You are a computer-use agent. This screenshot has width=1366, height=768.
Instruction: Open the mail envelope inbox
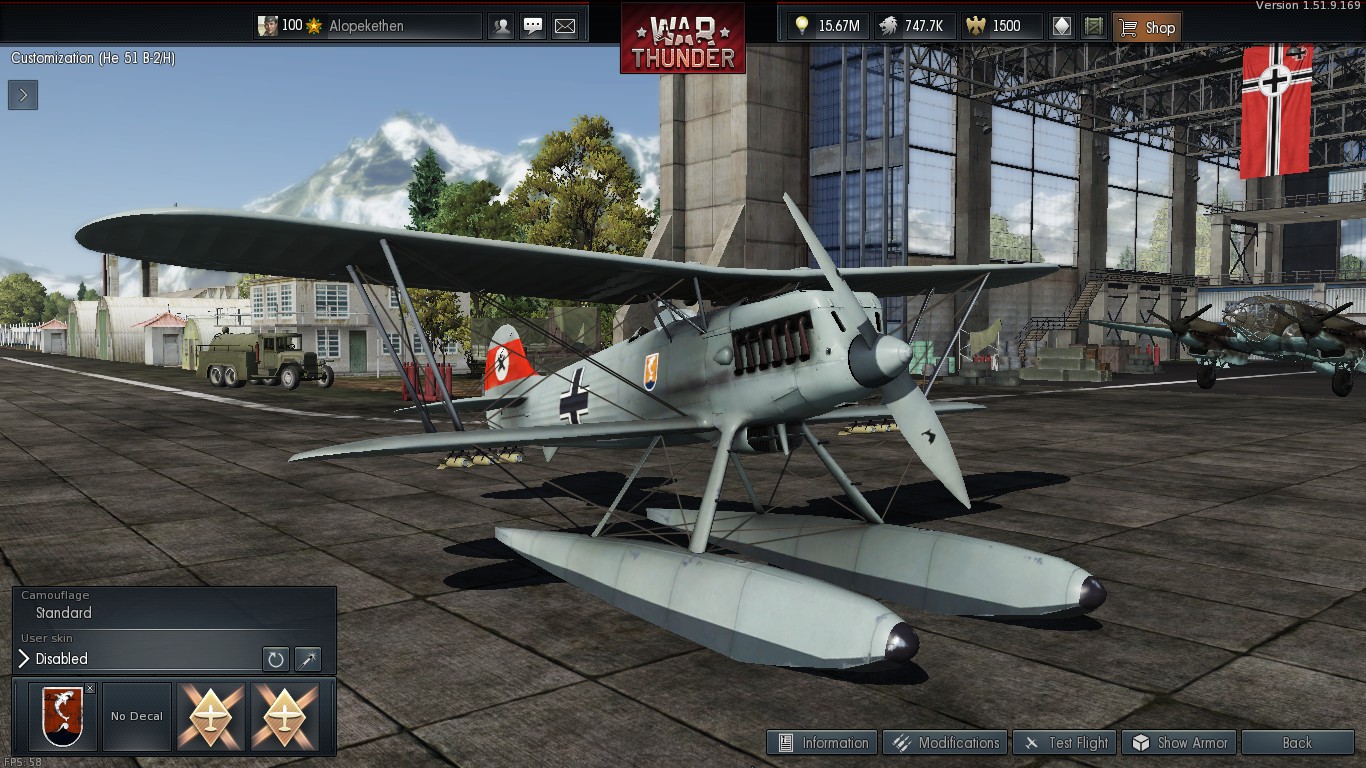pyautogui.click(x=565, y=26)
